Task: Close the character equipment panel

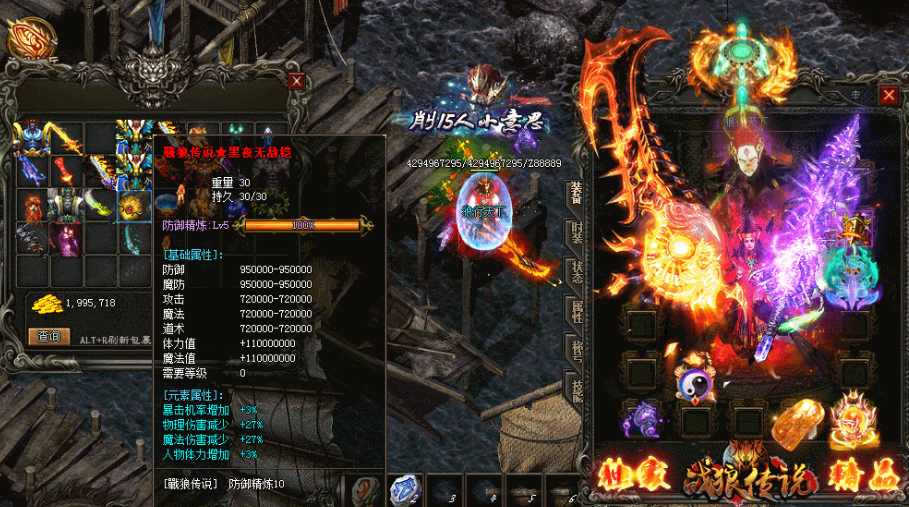Action: pyautogui.click(x=889, y=95)
